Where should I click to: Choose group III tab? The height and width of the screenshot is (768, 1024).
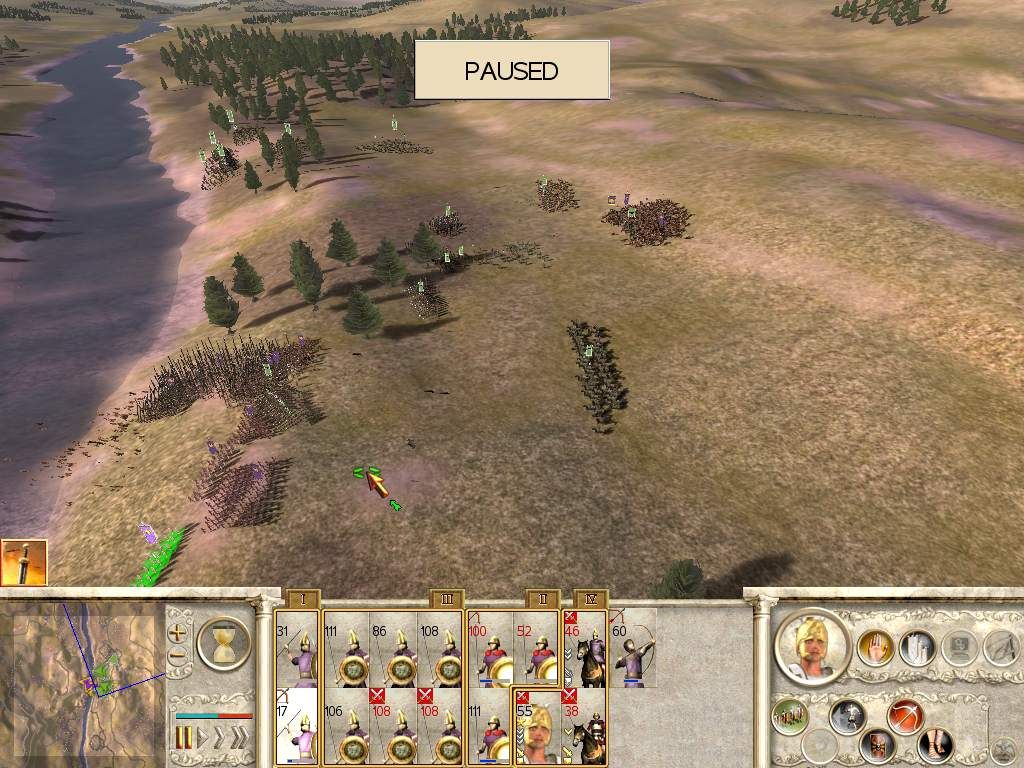447,599
